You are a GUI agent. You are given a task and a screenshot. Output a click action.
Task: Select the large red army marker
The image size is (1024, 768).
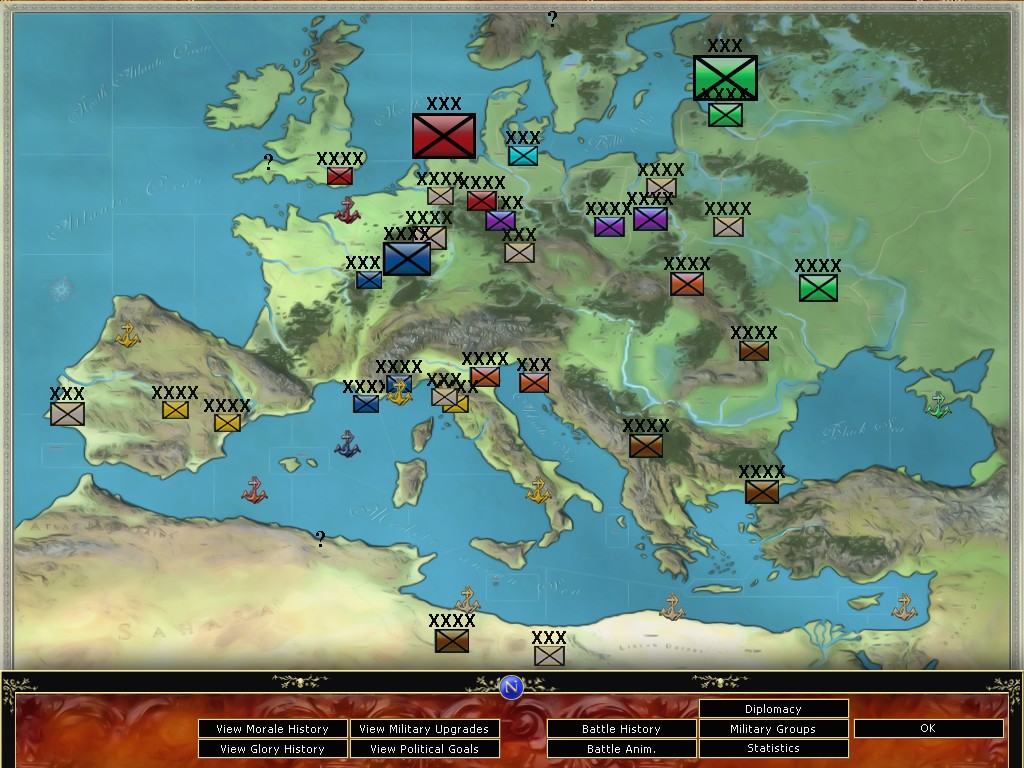[444, 136]
